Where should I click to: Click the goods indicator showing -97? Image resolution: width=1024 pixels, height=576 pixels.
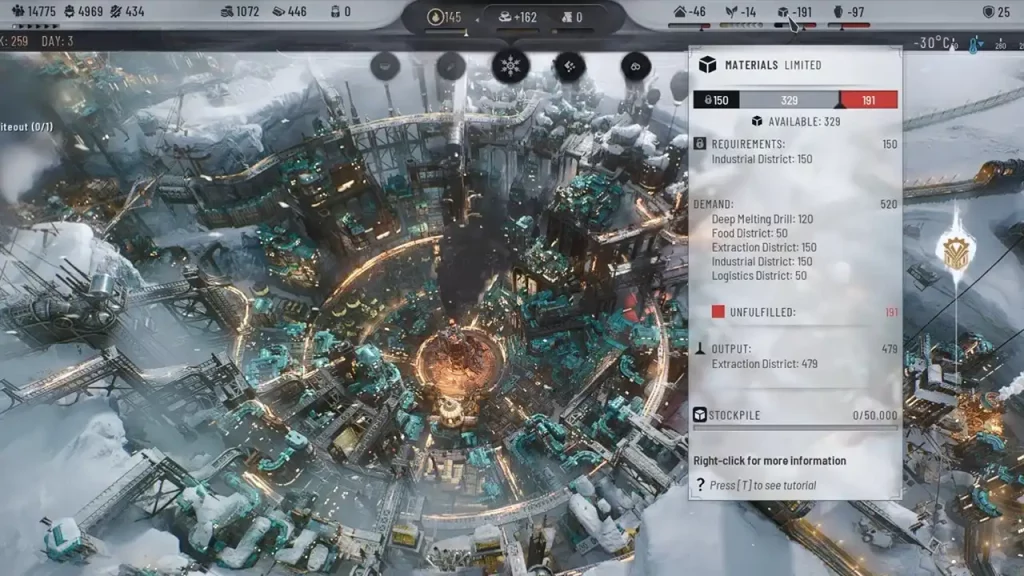(848, 12)
